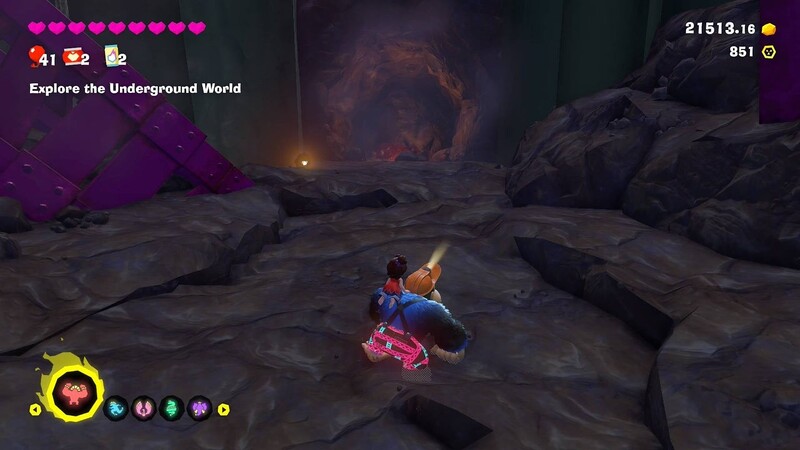Use the red heart juice can

pyautogui.click(x=73, y=57)
